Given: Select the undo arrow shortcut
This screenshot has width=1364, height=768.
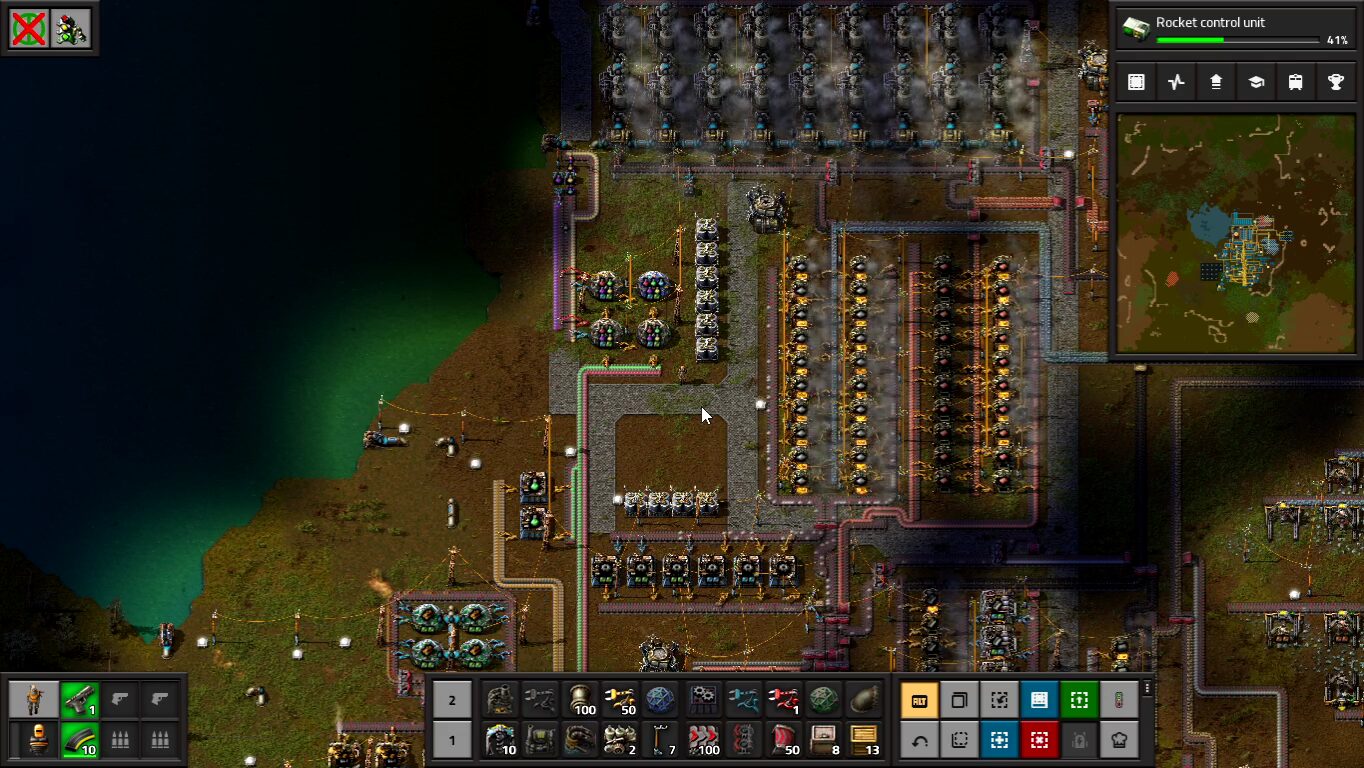Looking at the screenshot, I should tap(919, 740).
